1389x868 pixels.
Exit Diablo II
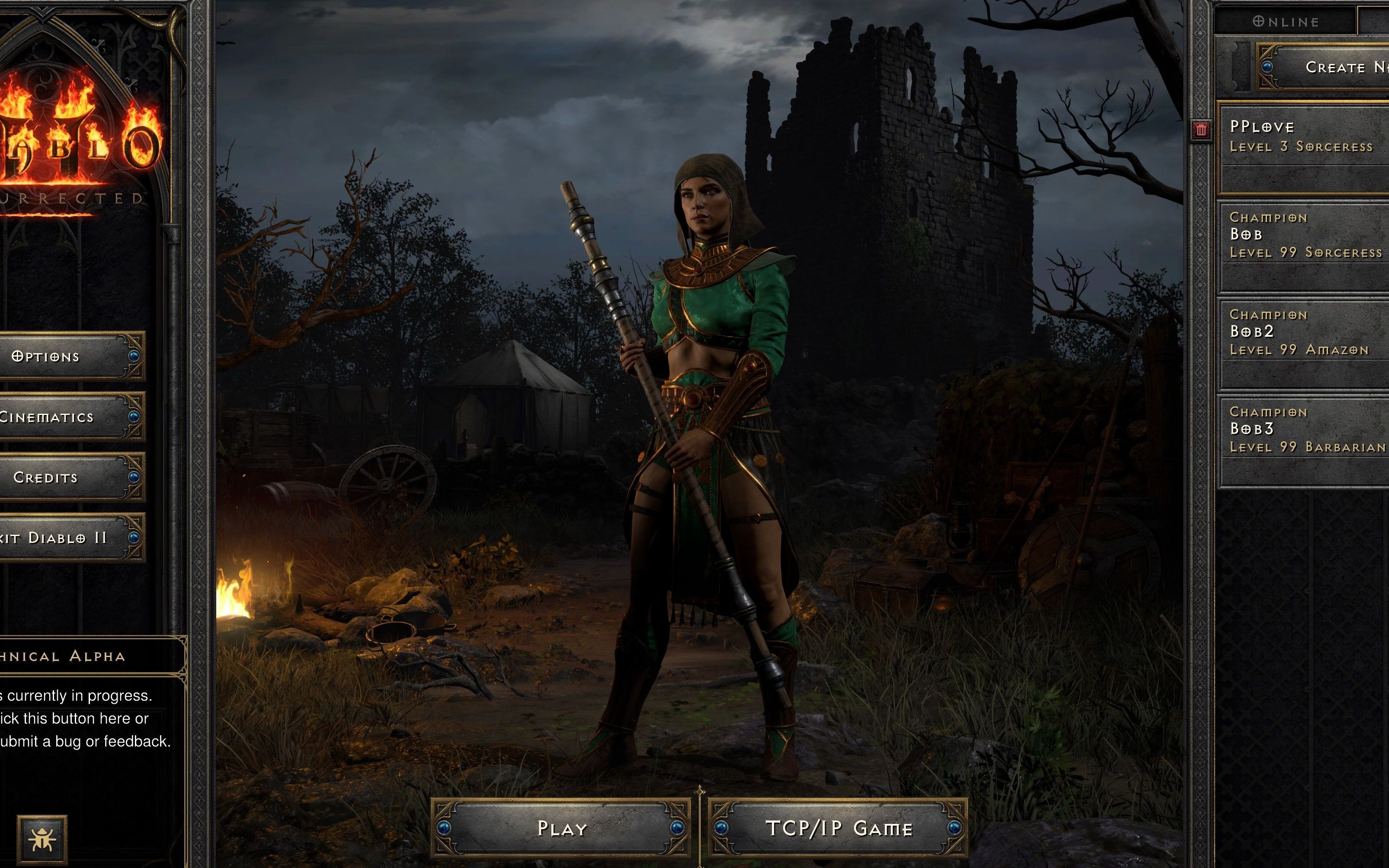click(x=63, y=538)
